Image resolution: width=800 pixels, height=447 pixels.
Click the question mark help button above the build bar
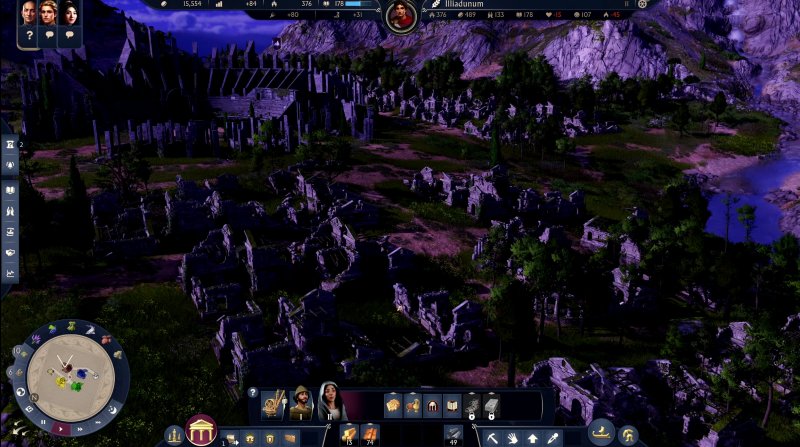[x=253, y=393]
